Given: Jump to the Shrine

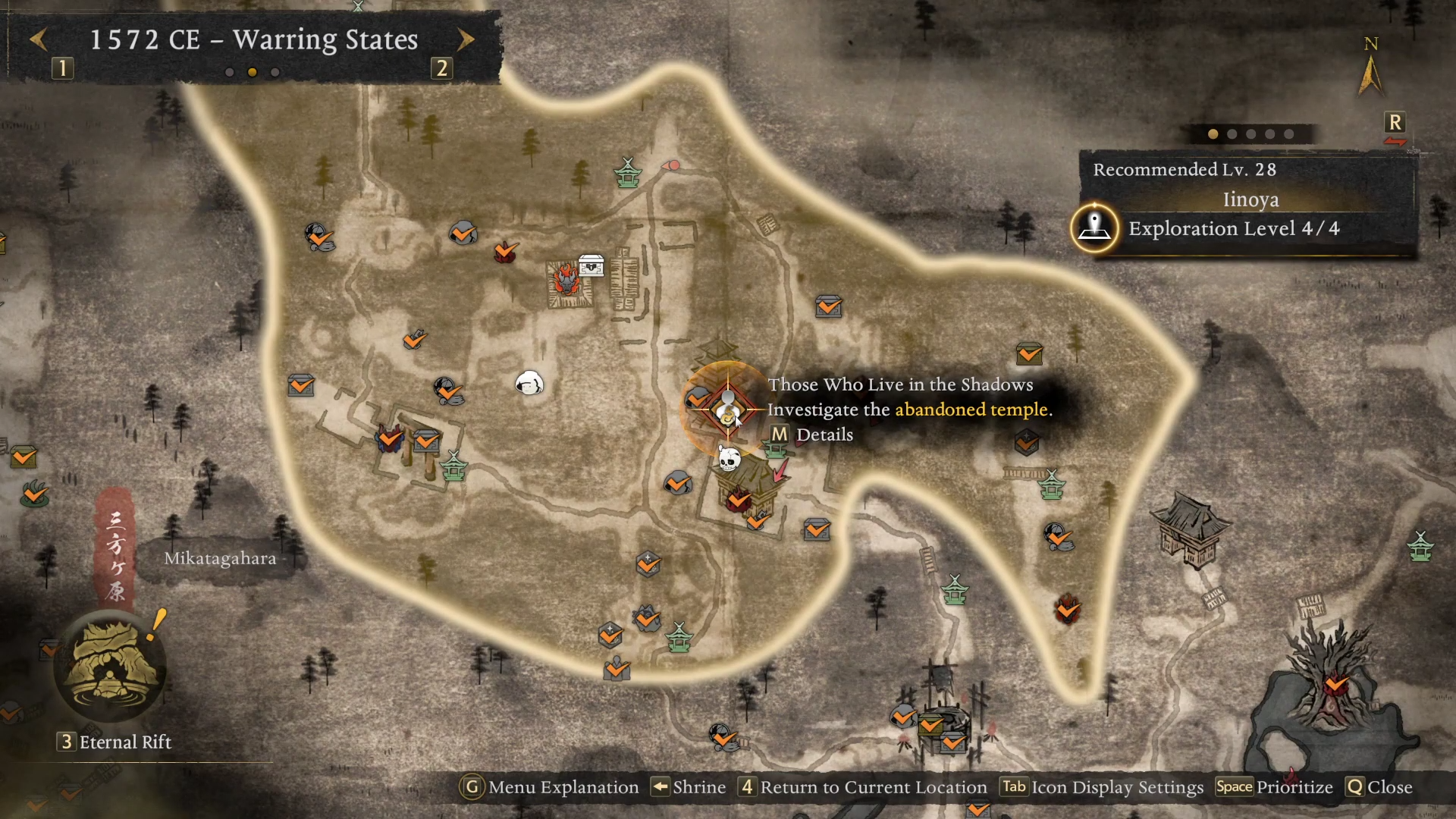Looking at the screenshot, I should (x=689, y=787).
